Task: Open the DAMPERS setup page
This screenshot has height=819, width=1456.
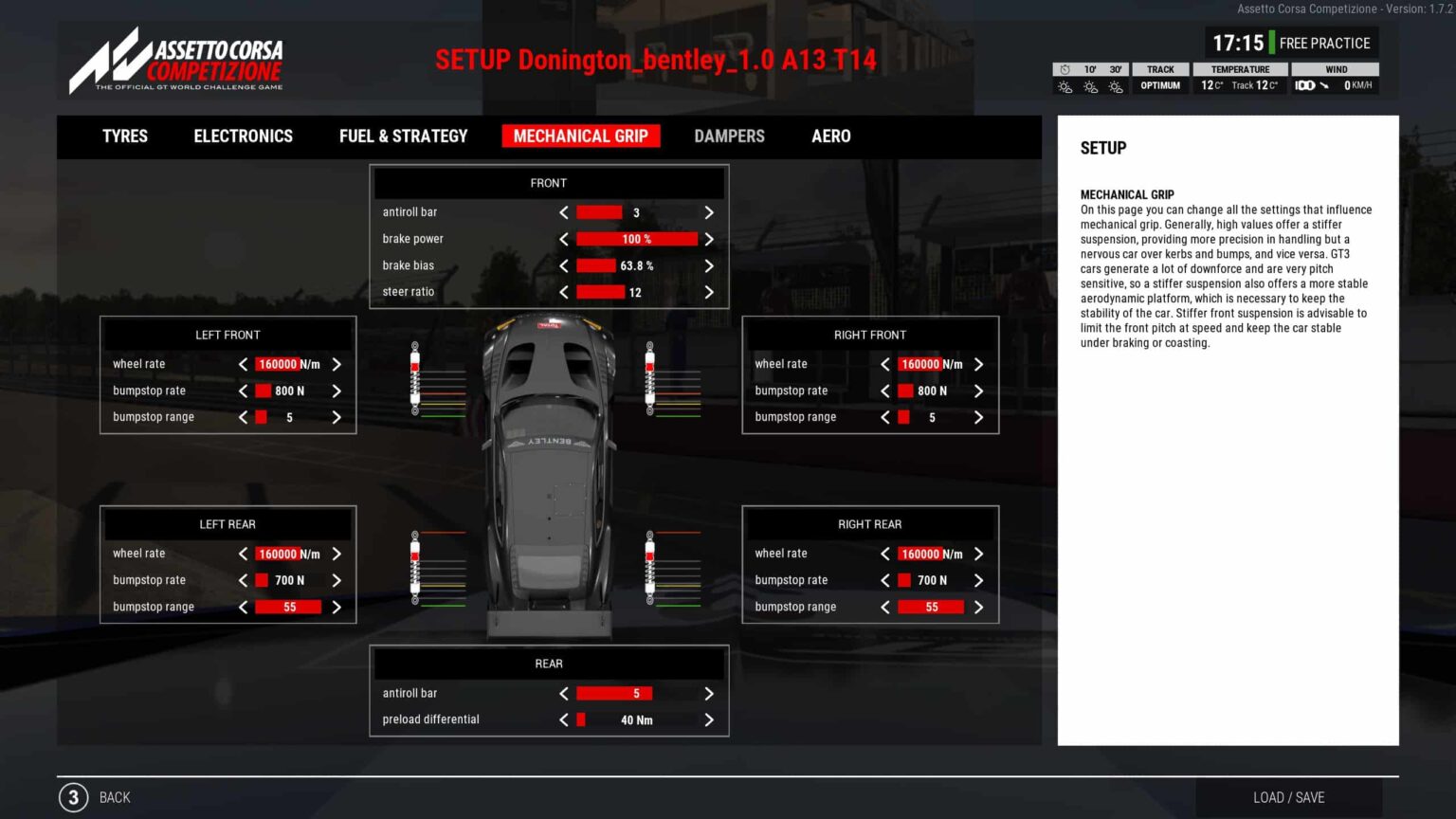Action: pos(728,136)
